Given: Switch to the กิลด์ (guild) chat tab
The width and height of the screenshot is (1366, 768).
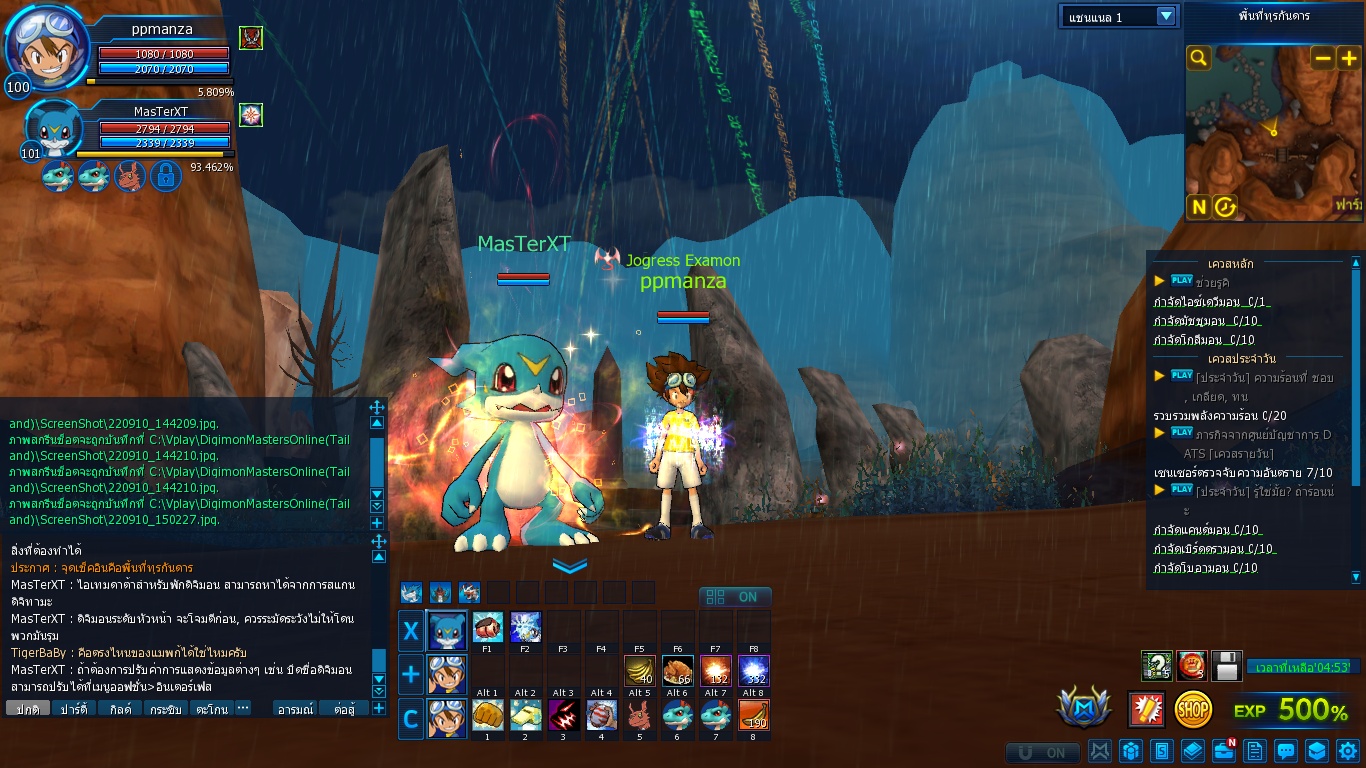Looking at the screenshot, I should [120, 709].
